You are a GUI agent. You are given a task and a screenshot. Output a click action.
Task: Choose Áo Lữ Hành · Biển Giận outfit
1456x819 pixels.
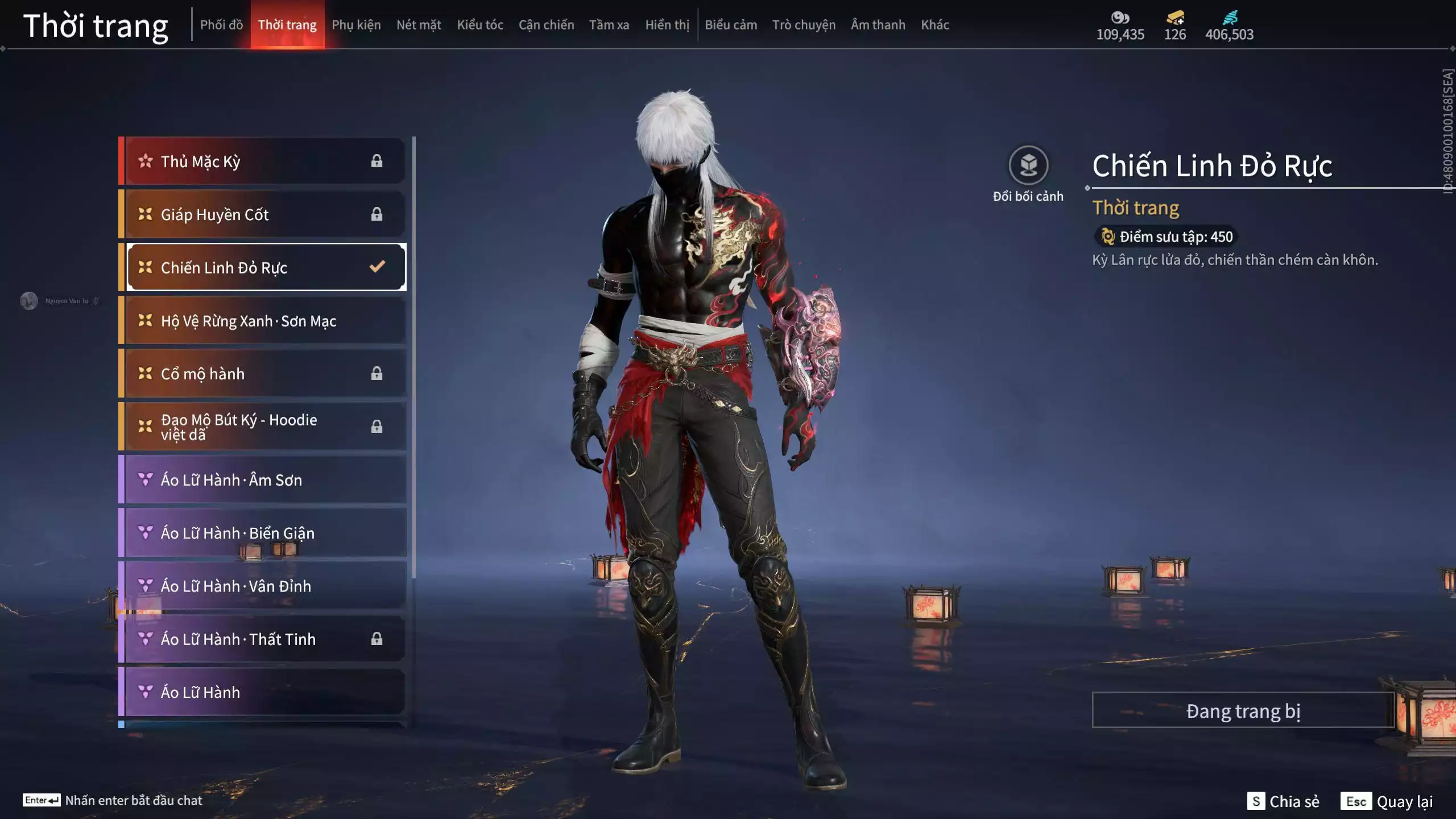click(264, 533)
